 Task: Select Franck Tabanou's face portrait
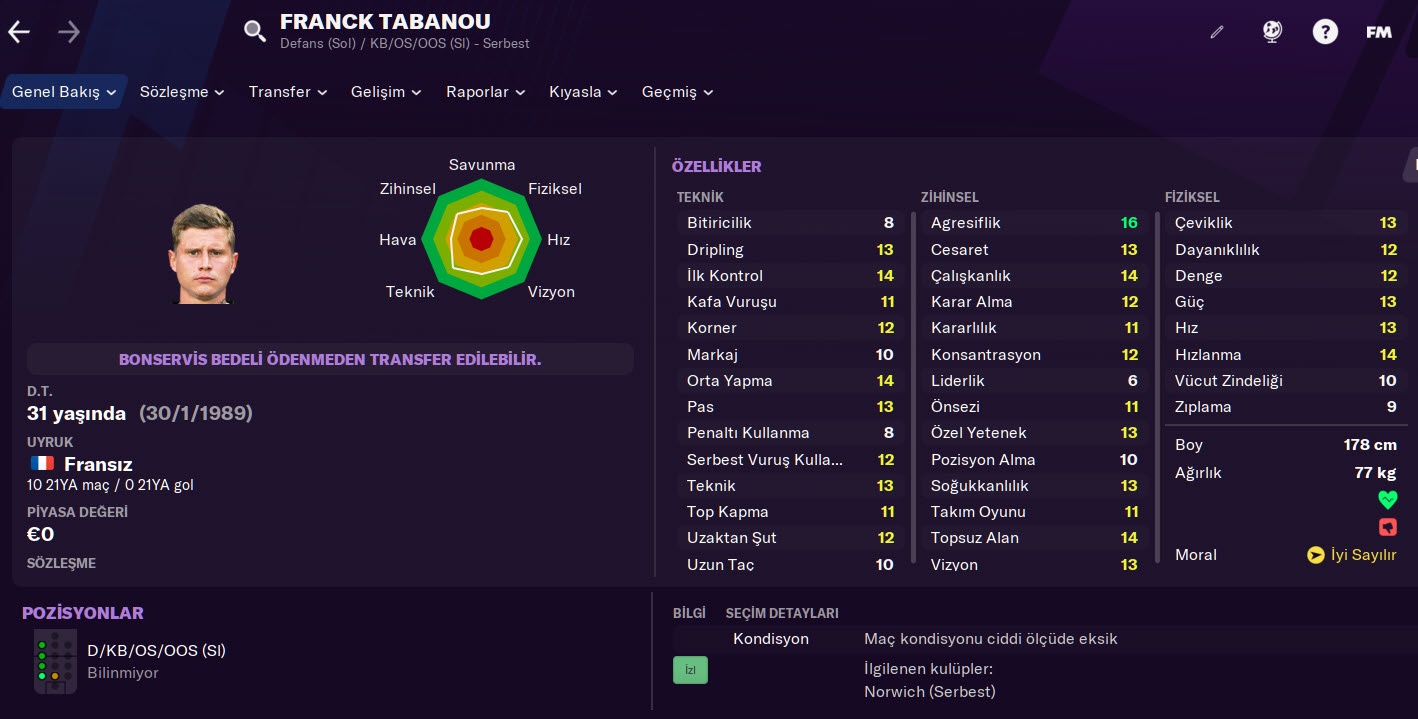203,254
